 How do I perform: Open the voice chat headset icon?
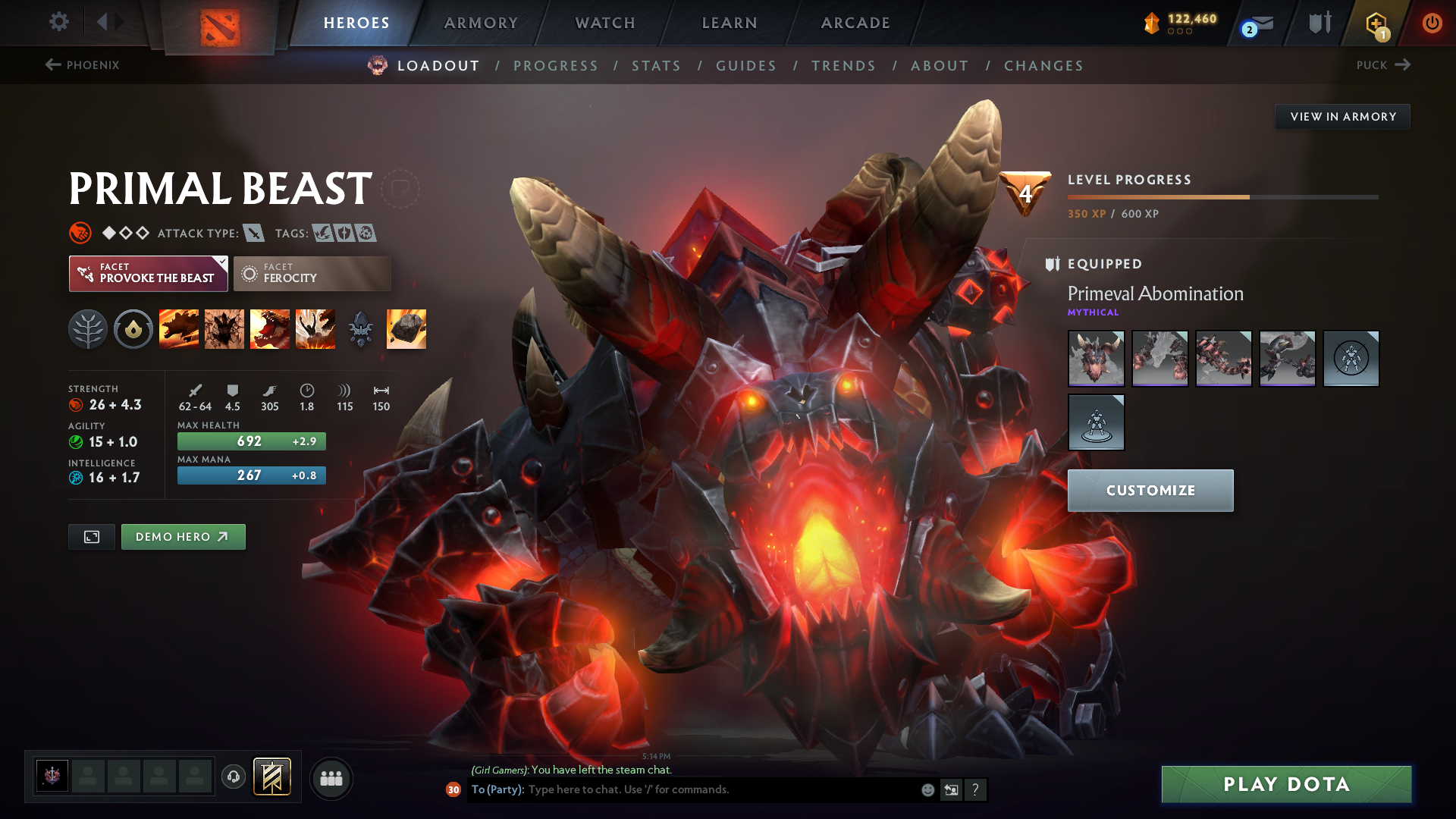(x=233, y=777)
